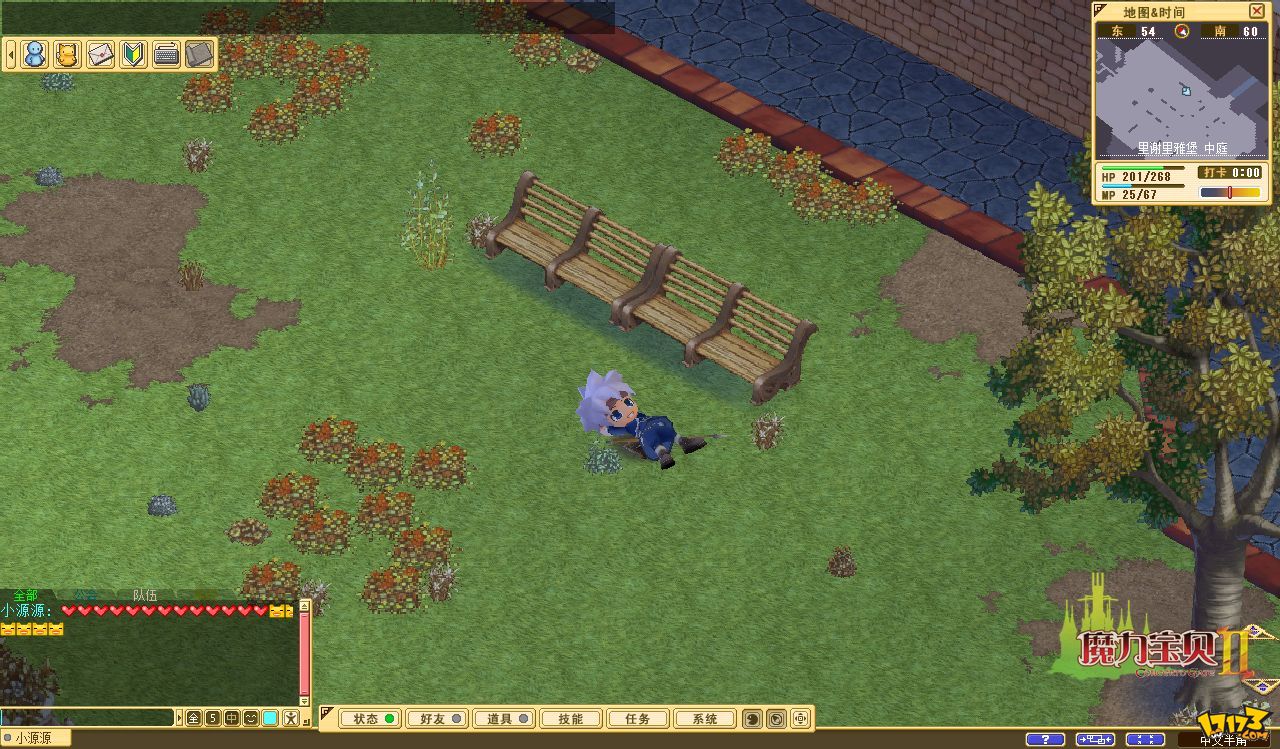Close the 地图&时间 map window

(x=1257, y=11)
